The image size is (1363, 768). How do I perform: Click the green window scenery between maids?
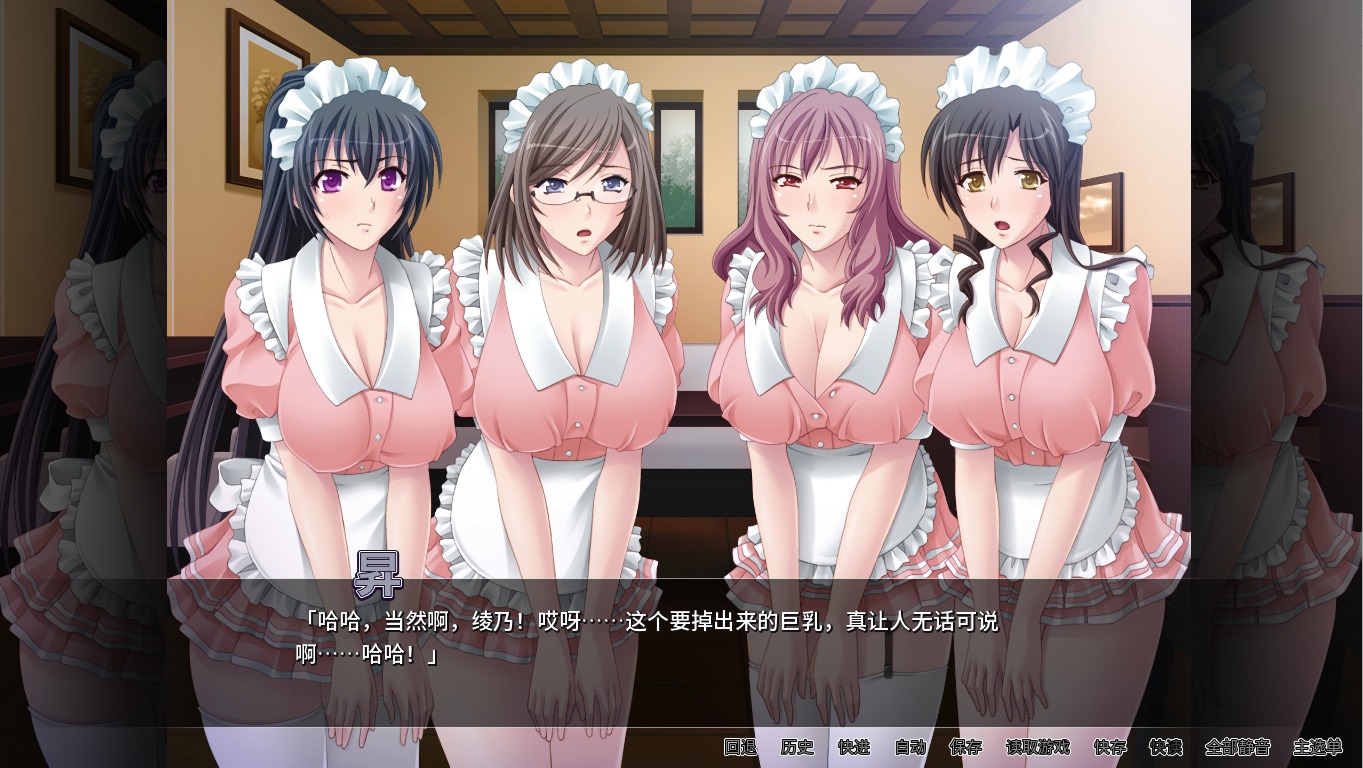tap(680, 170)
